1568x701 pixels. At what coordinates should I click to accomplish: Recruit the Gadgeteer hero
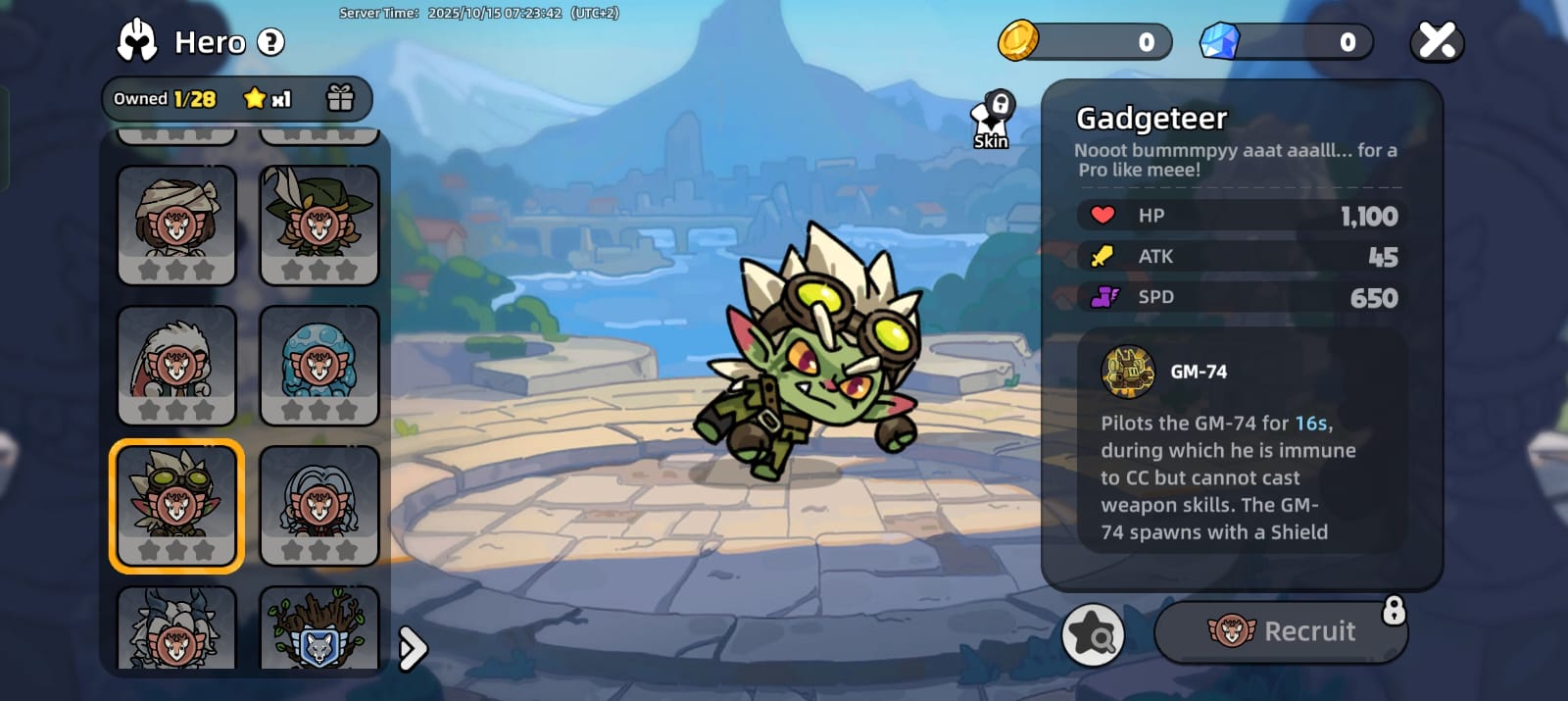click(x=1281, y=631)
